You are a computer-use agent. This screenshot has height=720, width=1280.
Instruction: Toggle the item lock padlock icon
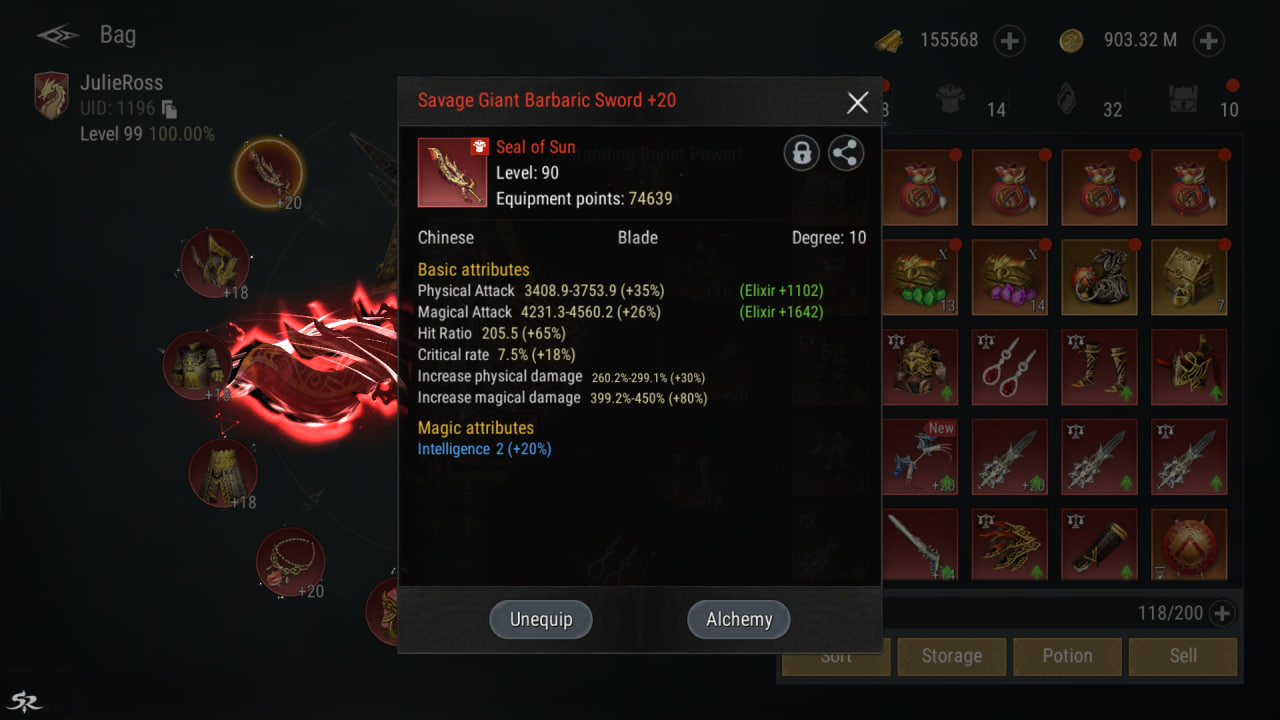(x=801, y=153)
